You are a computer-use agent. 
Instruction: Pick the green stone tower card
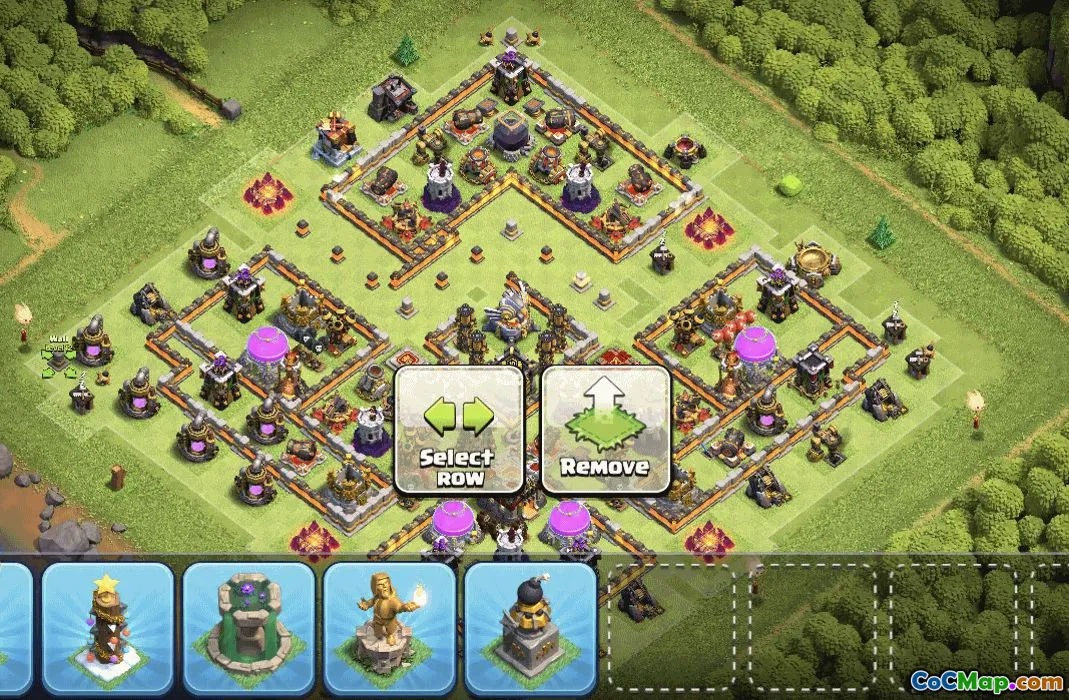[249, 627]
